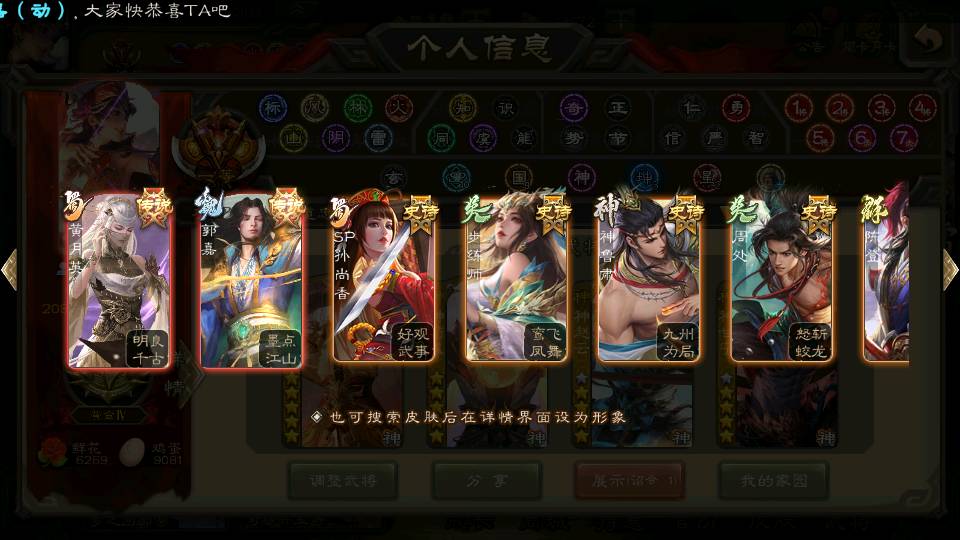Select the 步练师 鸾飞凤舞 skin card
The width and height of the screenshot is (960, 540).
tap(516, 280)
